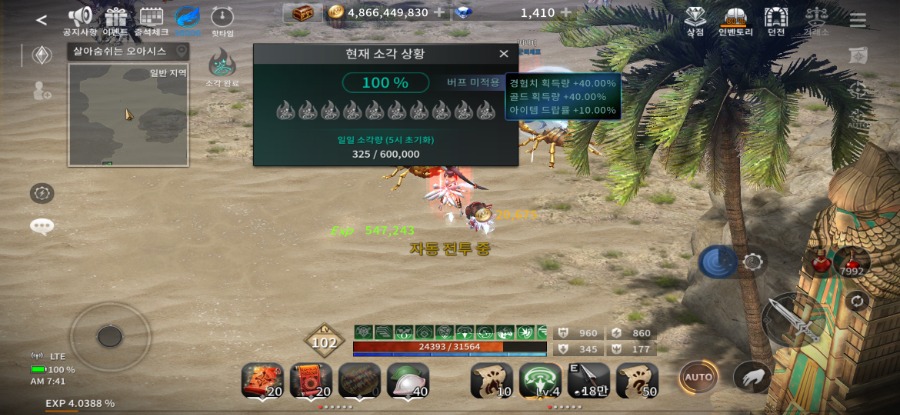Open the 공지사항 notices megaphone
The height and width of the screenshot is (415, 900).
click(80, 17)
